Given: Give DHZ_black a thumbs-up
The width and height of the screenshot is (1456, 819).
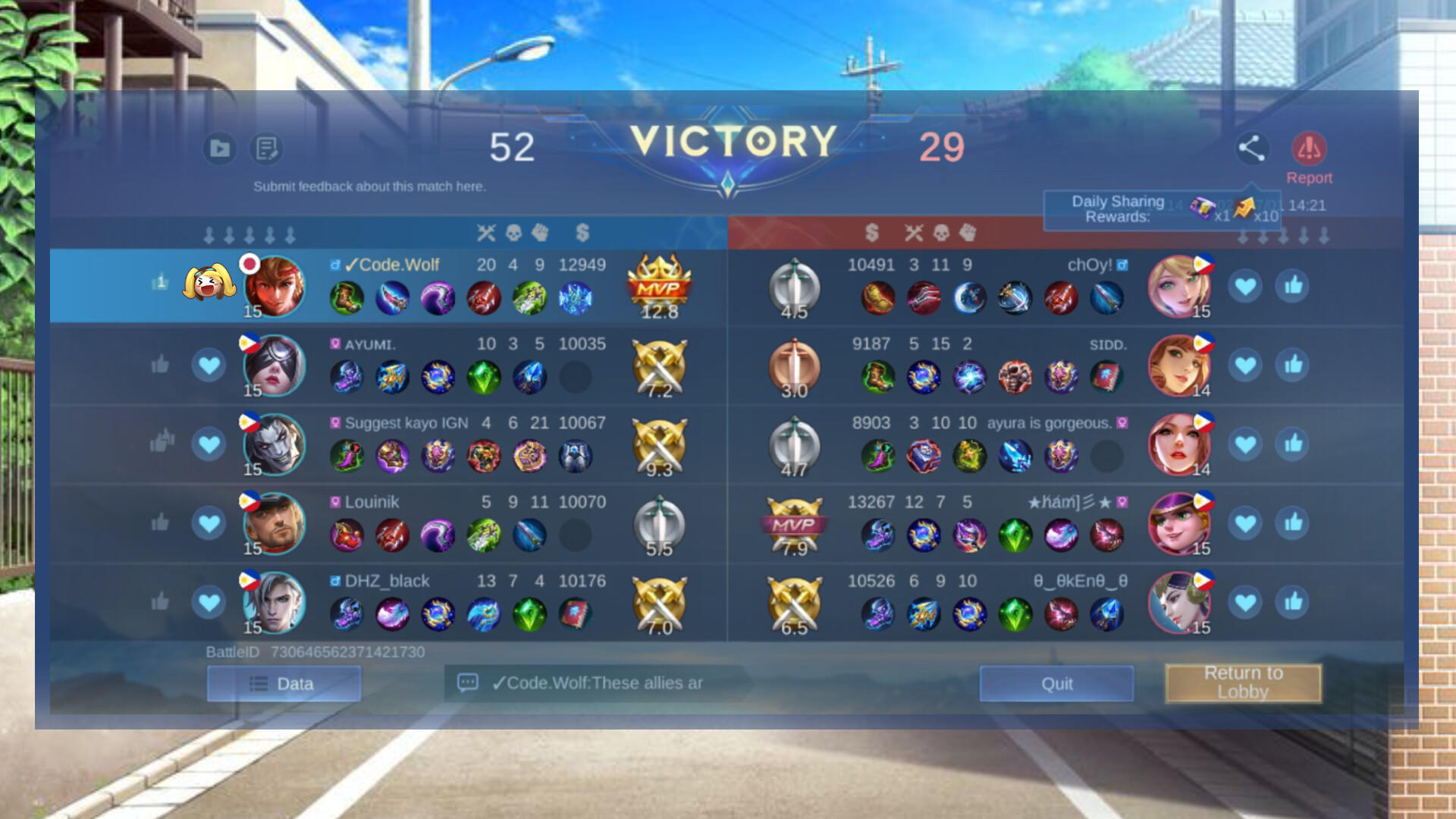Looking at the screenshot, I should (160, 601).
